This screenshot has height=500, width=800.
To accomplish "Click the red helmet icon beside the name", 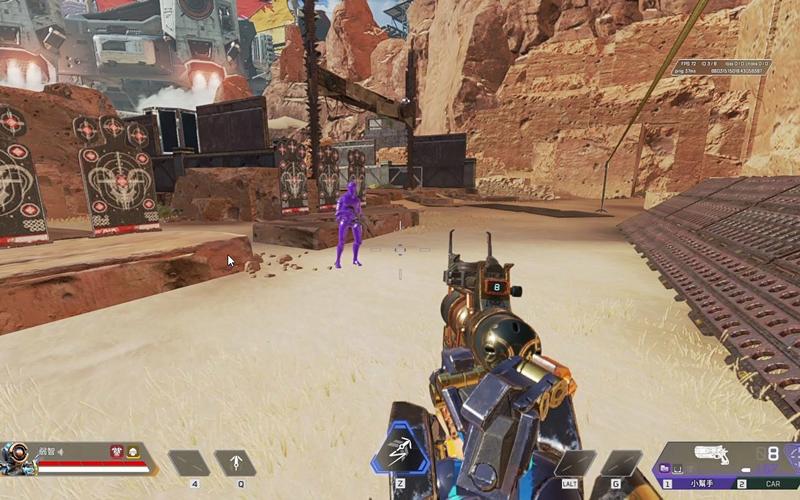I will (116, 452).
